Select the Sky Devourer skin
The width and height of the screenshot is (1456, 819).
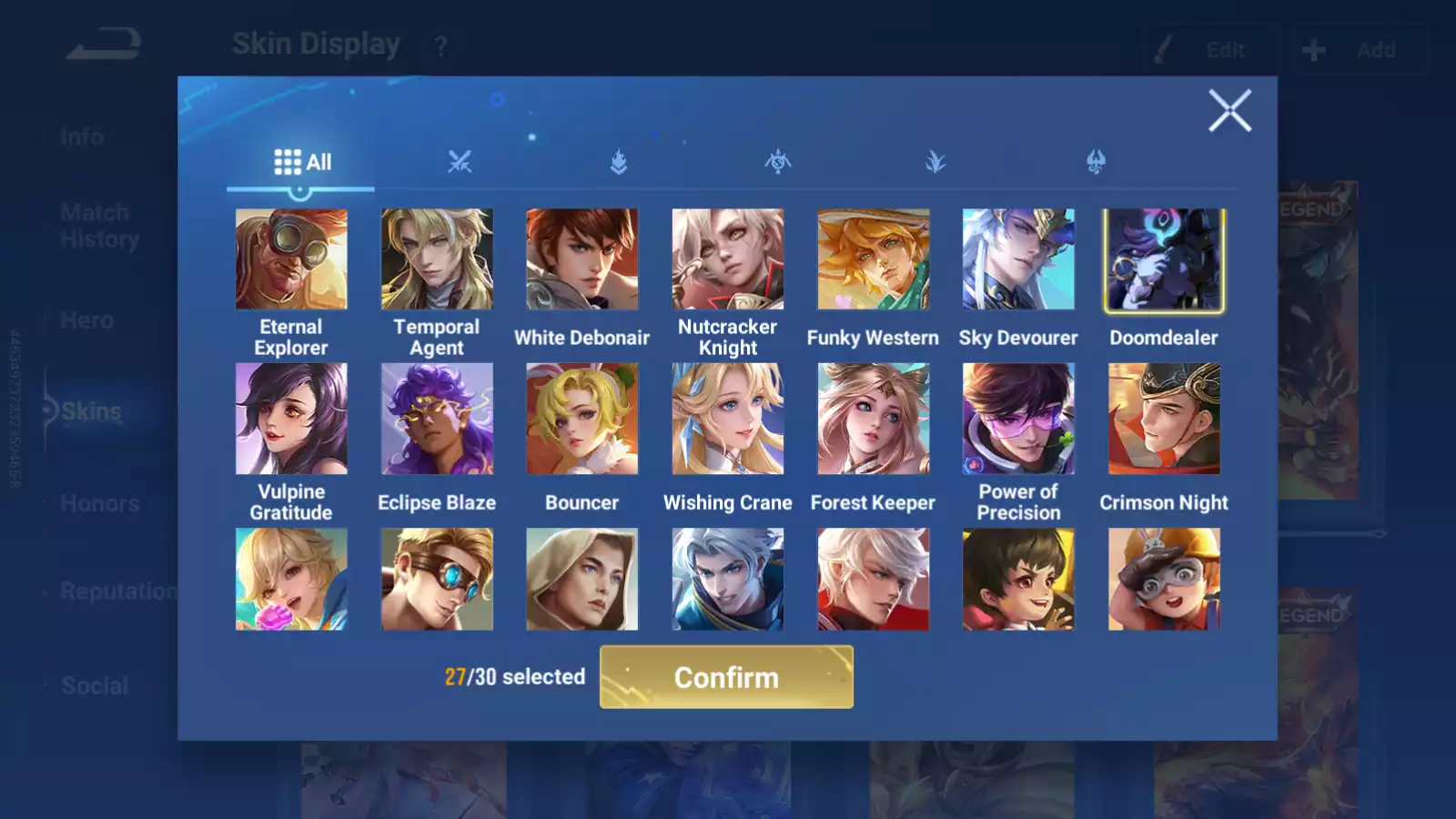point(1018,259)
